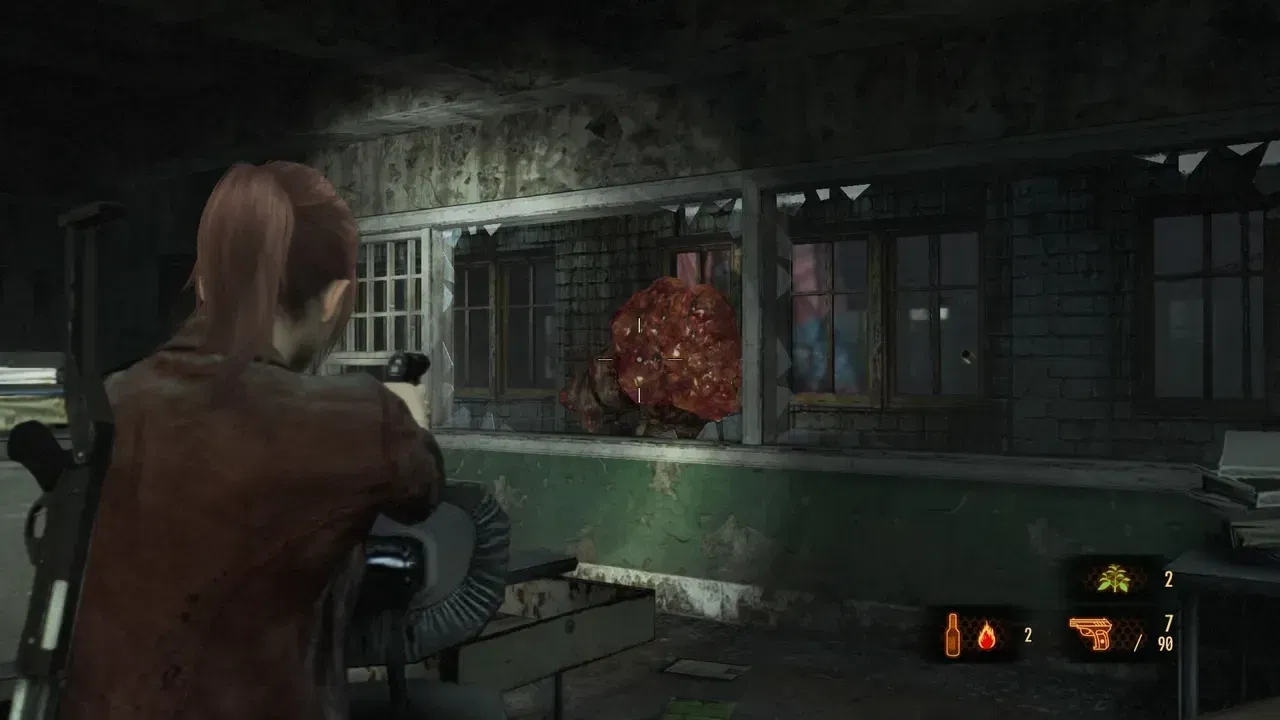Click the reserve ammo count 90
1280x720 pixels.
tap(1164, 643)
